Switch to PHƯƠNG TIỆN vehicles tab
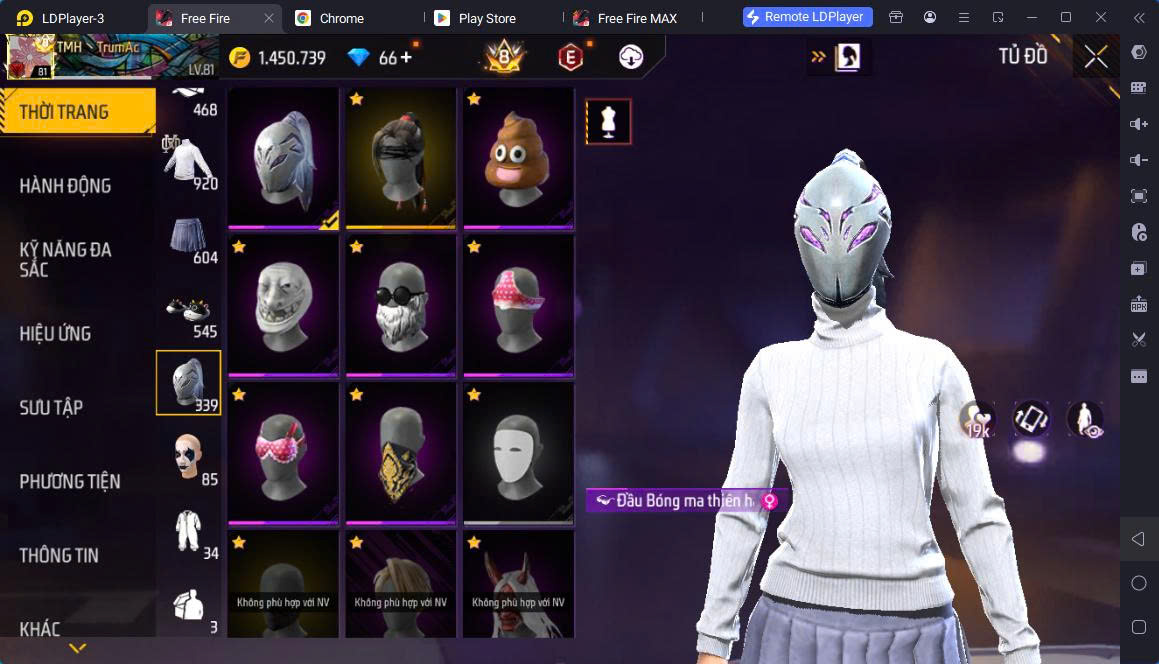 (70, 482)
